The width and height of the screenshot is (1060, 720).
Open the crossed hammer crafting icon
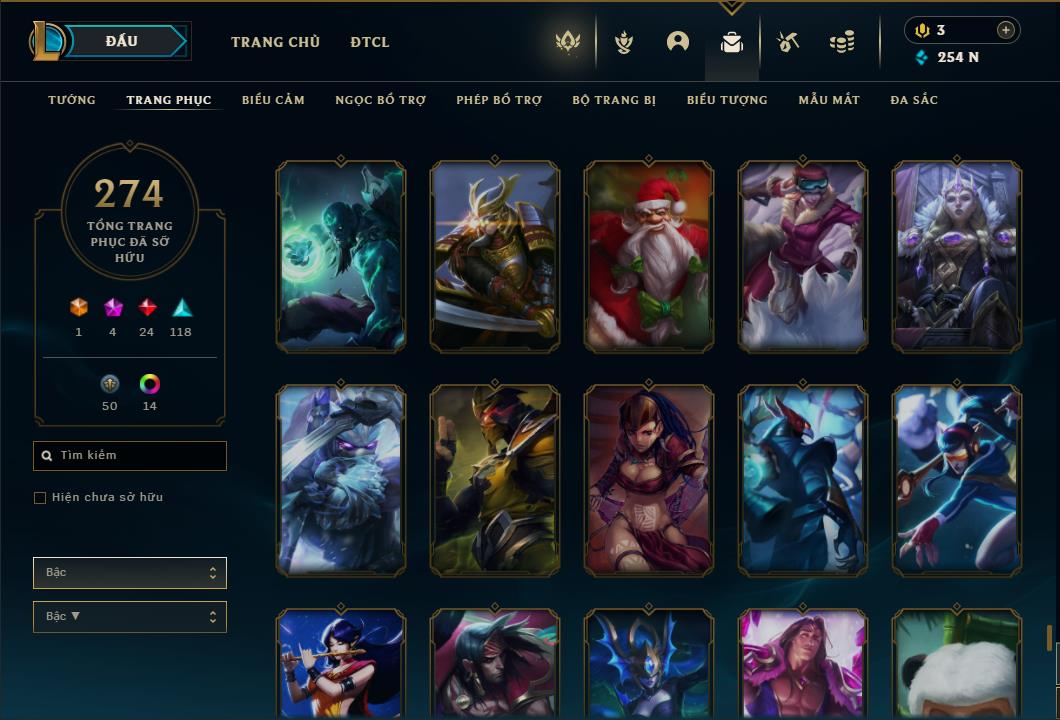(788, 42)
